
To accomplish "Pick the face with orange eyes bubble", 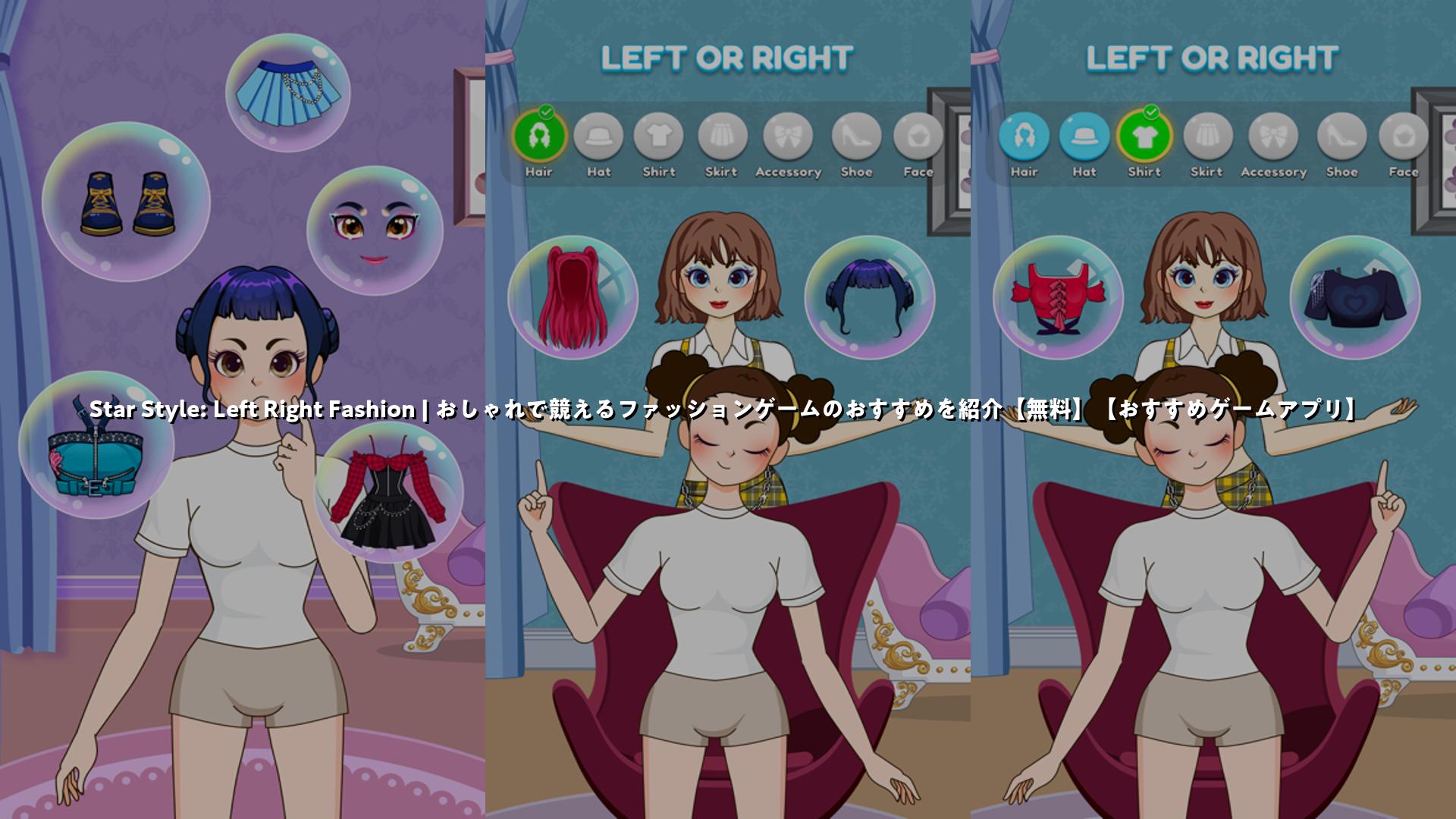I will [x=375, y=231].
